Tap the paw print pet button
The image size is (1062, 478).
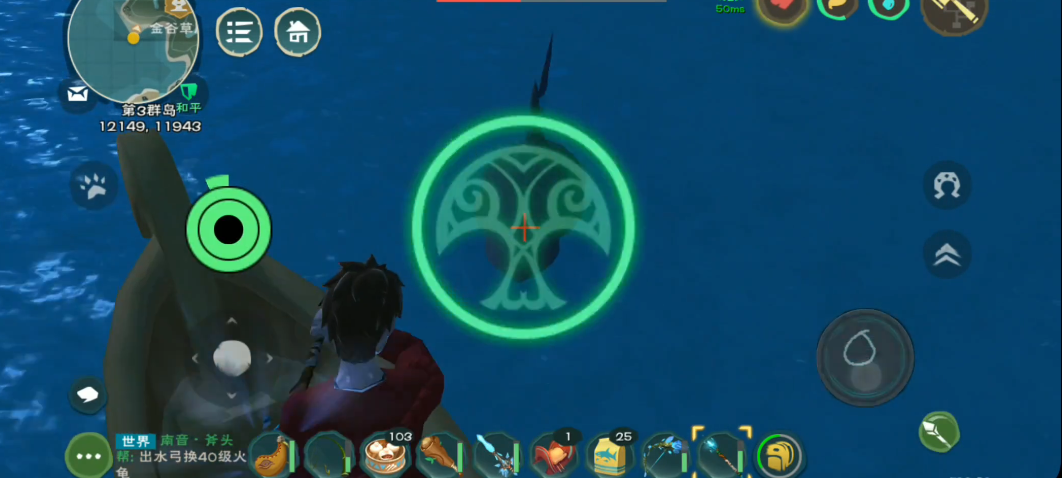pos(95,185)
